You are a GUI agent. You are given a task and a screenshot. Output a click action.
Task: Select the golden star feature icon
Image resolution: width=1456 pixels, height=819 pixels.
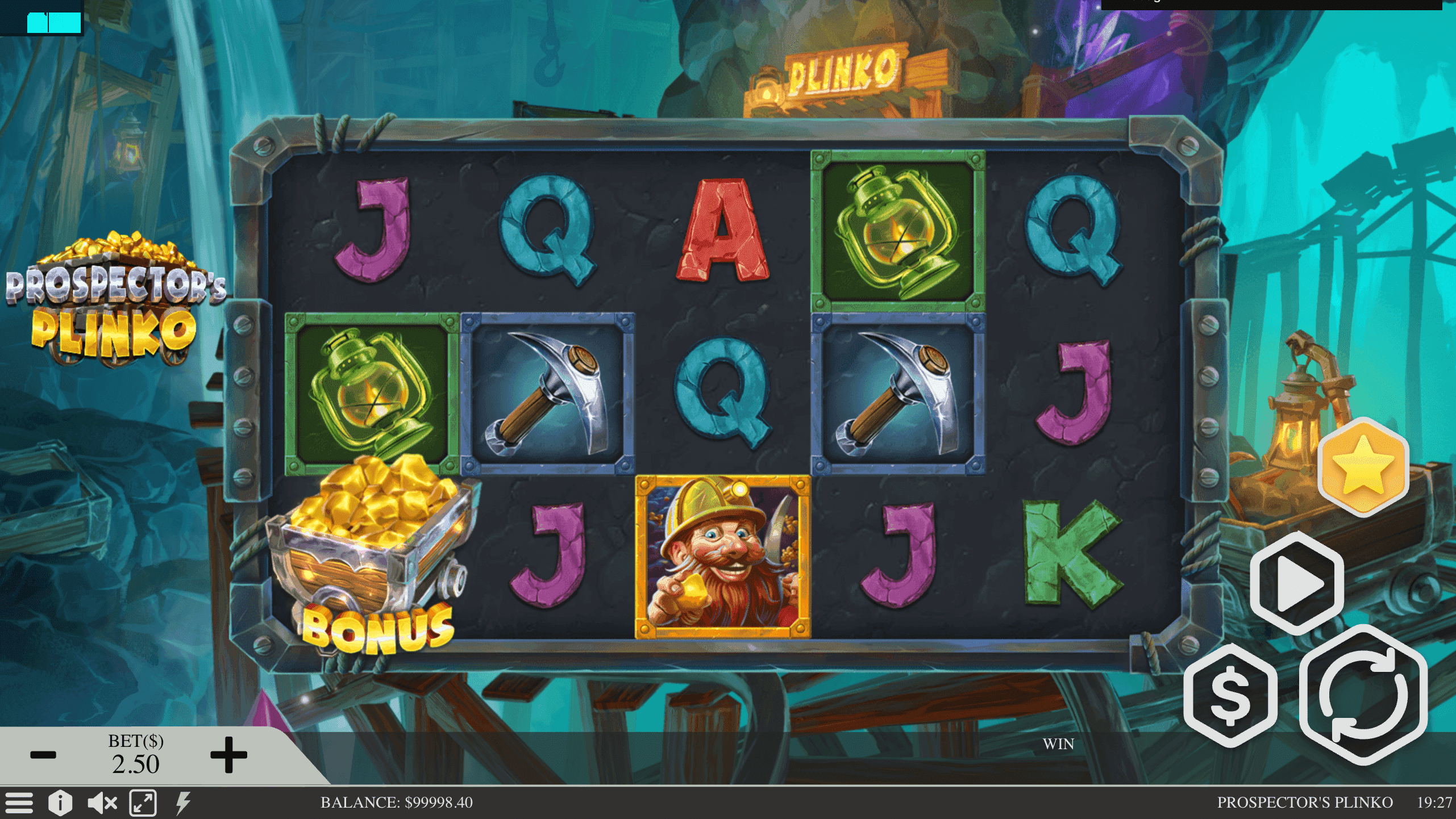point(1364,469)
